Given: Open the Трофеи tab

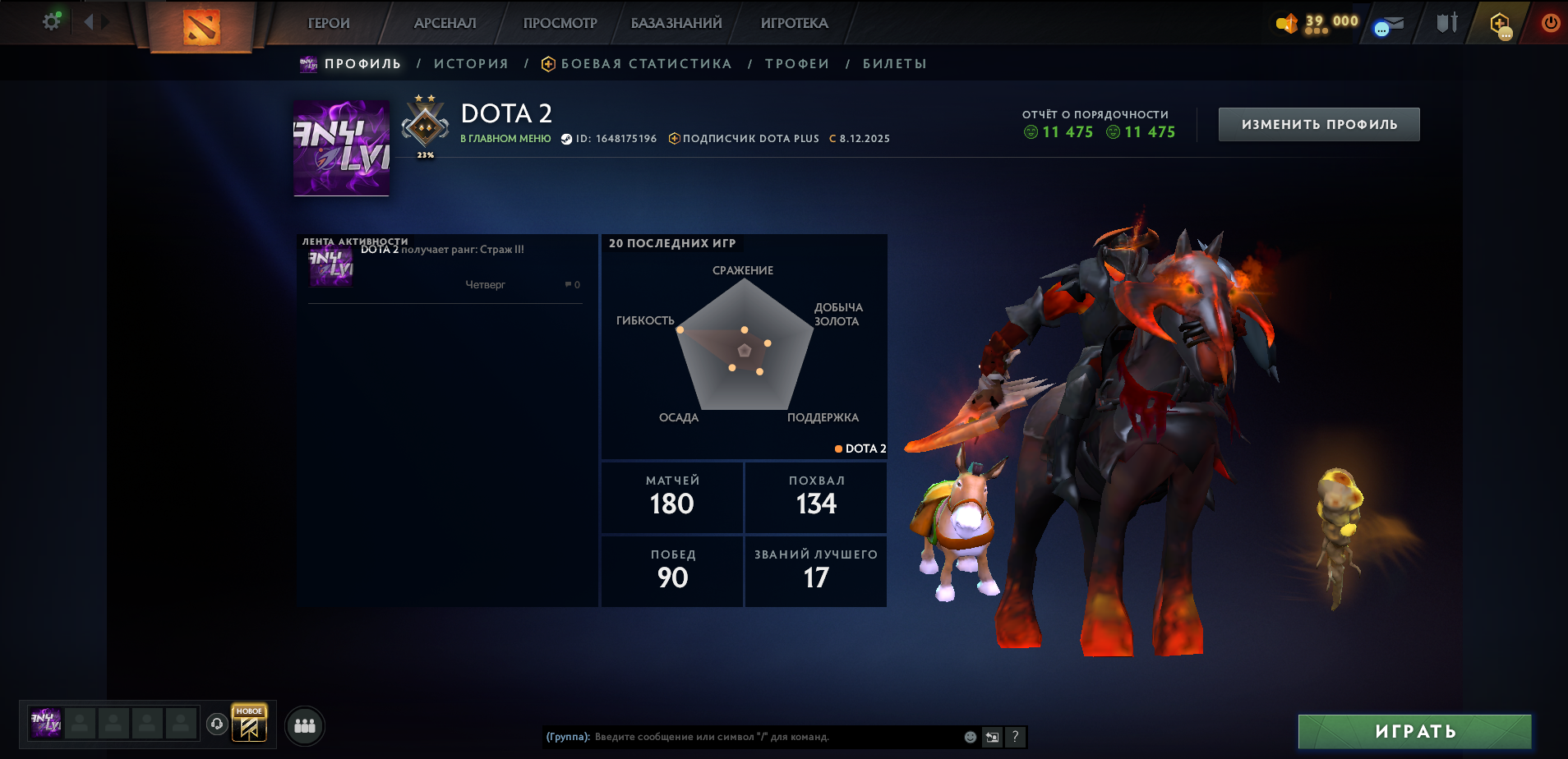Looking at the screenshot, I should (x=797, y=64).
